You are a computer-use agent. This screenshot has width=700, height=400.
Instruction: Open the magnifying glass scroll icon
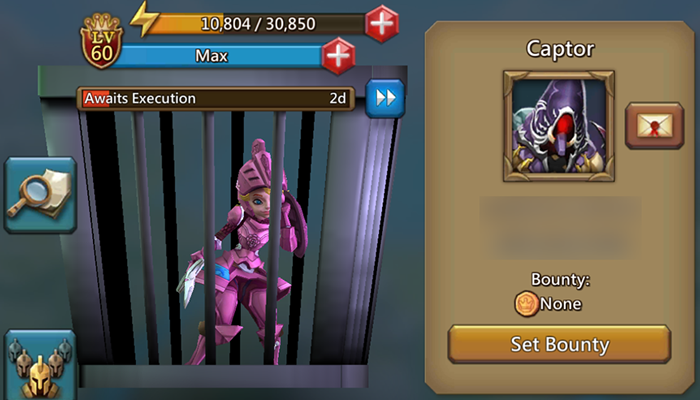tap(40, 195)
